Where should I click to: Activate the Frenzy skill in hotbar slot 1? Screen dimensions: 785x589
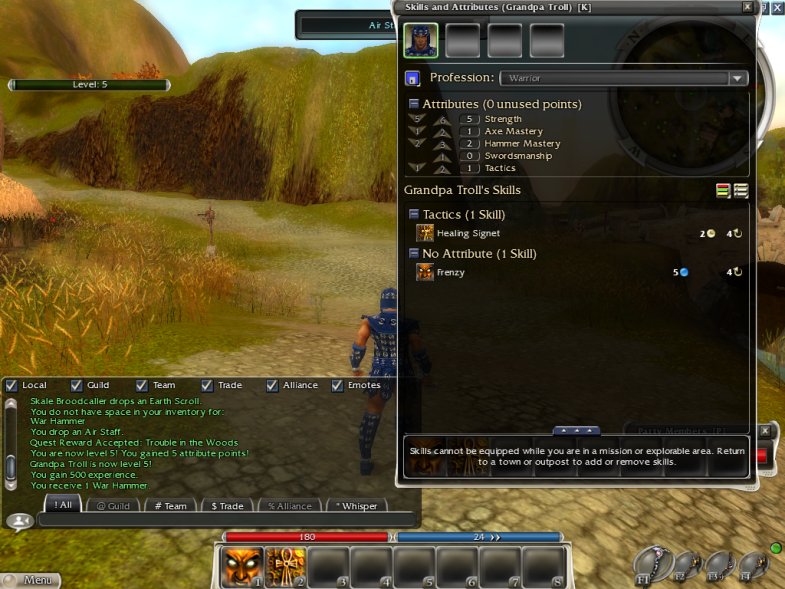[x=241, y=567]
